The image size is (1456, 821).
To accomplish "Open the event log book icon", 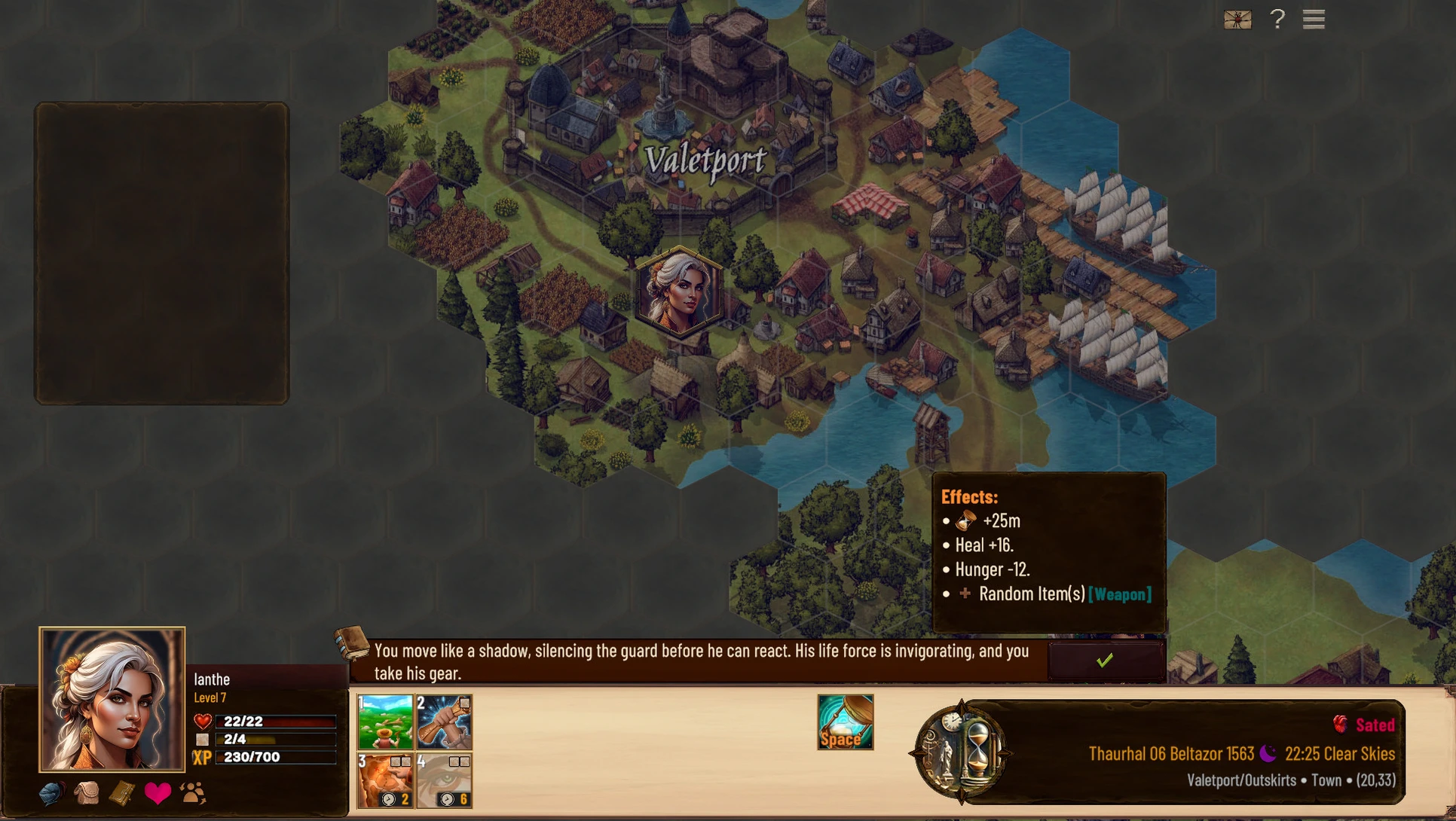I will tap(352, 644).
